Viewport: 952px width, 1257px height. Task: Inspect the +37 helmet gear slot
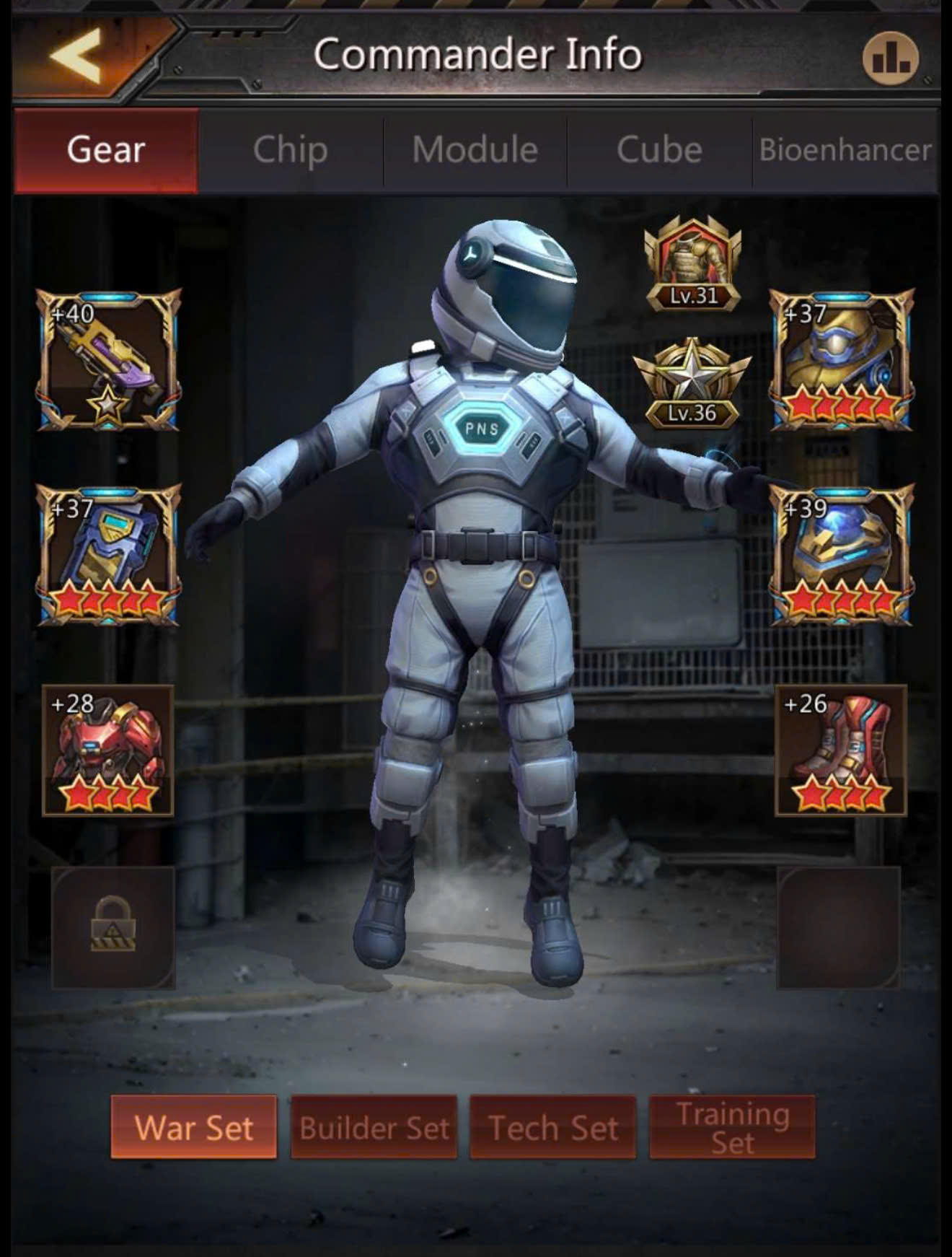pyautogui.click(x=841, y=359)
